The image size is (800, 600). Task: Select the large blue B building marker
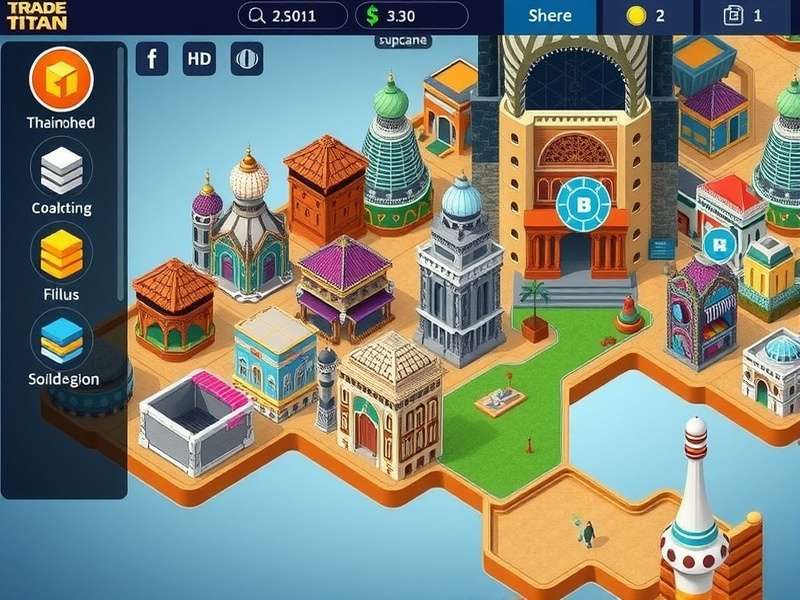(x=581, y=205)
